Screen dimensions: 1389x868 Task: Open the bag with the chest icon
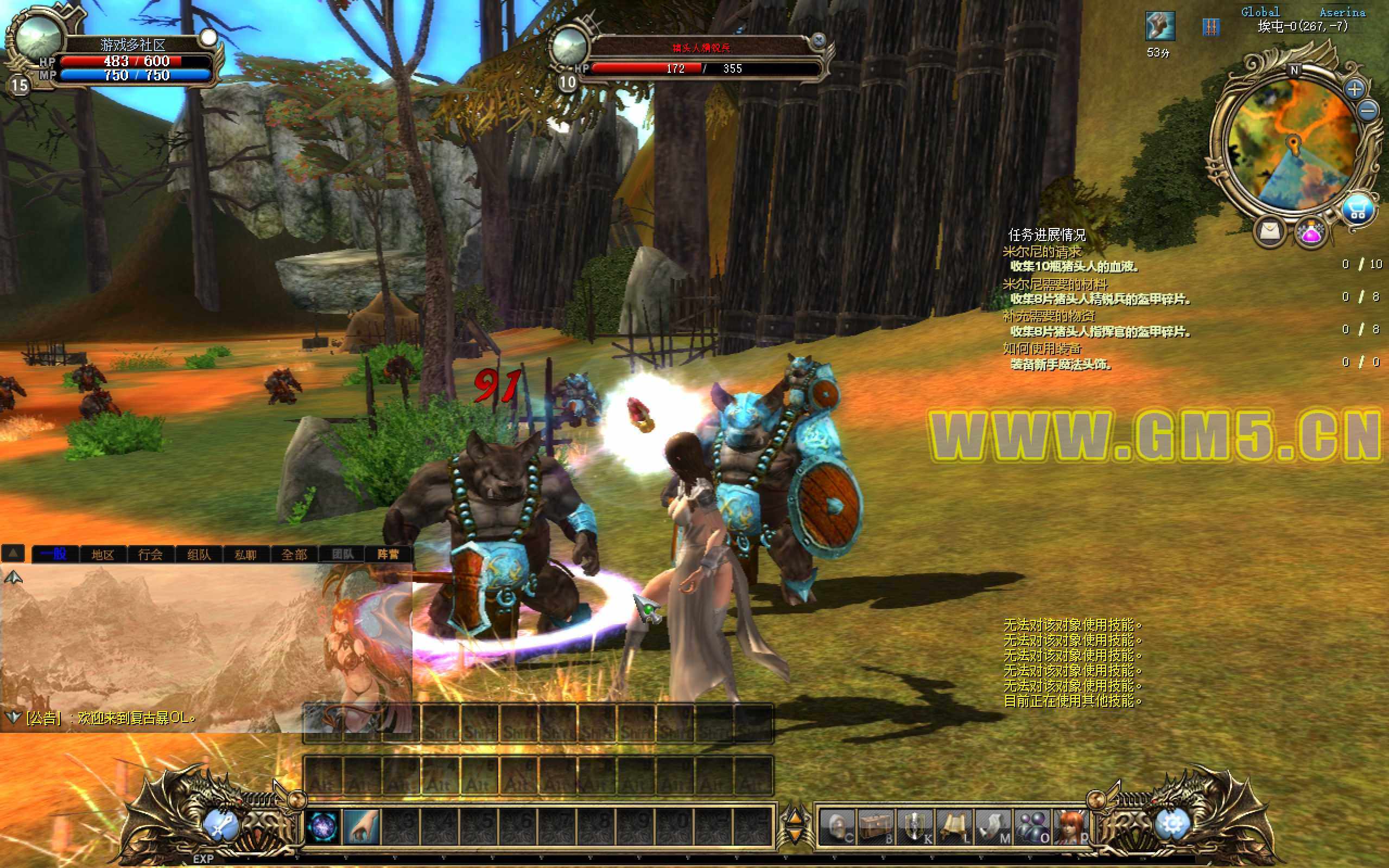(876, 827)
